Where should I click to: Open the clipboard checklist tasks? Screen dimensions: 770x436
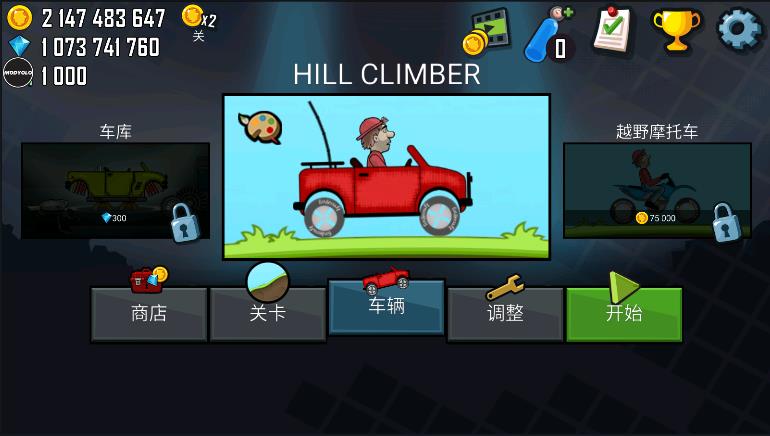[x=612, y=30]
